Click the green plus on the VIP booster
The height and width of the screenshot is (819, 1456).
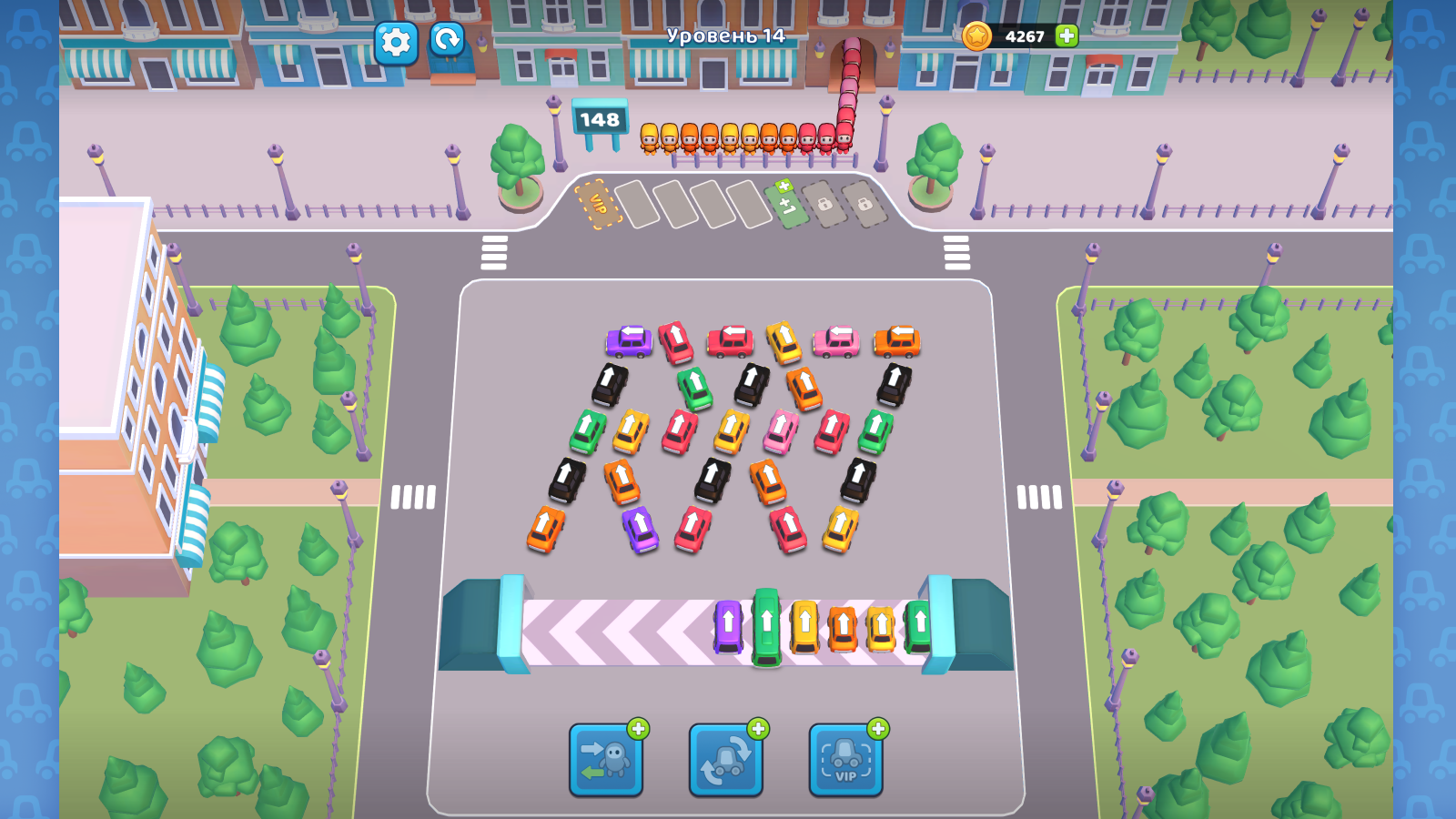click(875, 726)
